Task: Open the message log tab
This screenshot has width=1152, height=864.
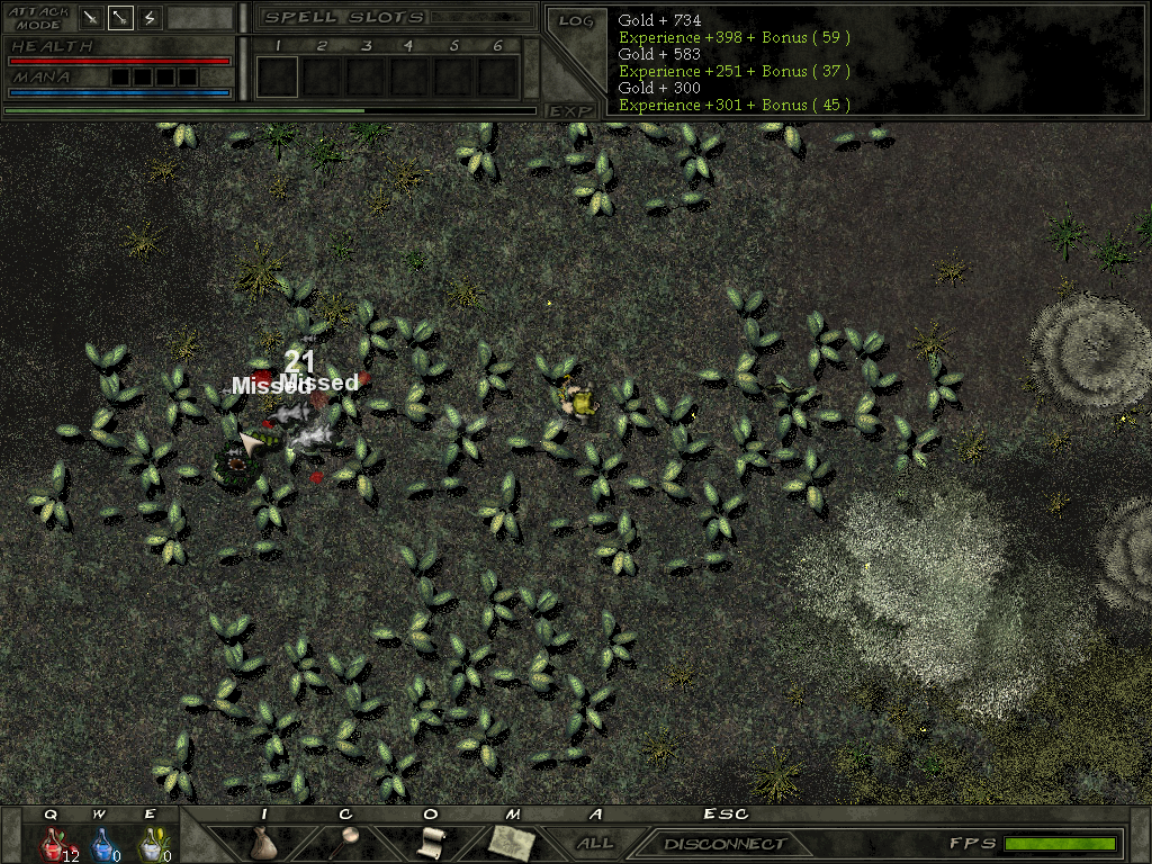Action: click(x=577, y=21)
